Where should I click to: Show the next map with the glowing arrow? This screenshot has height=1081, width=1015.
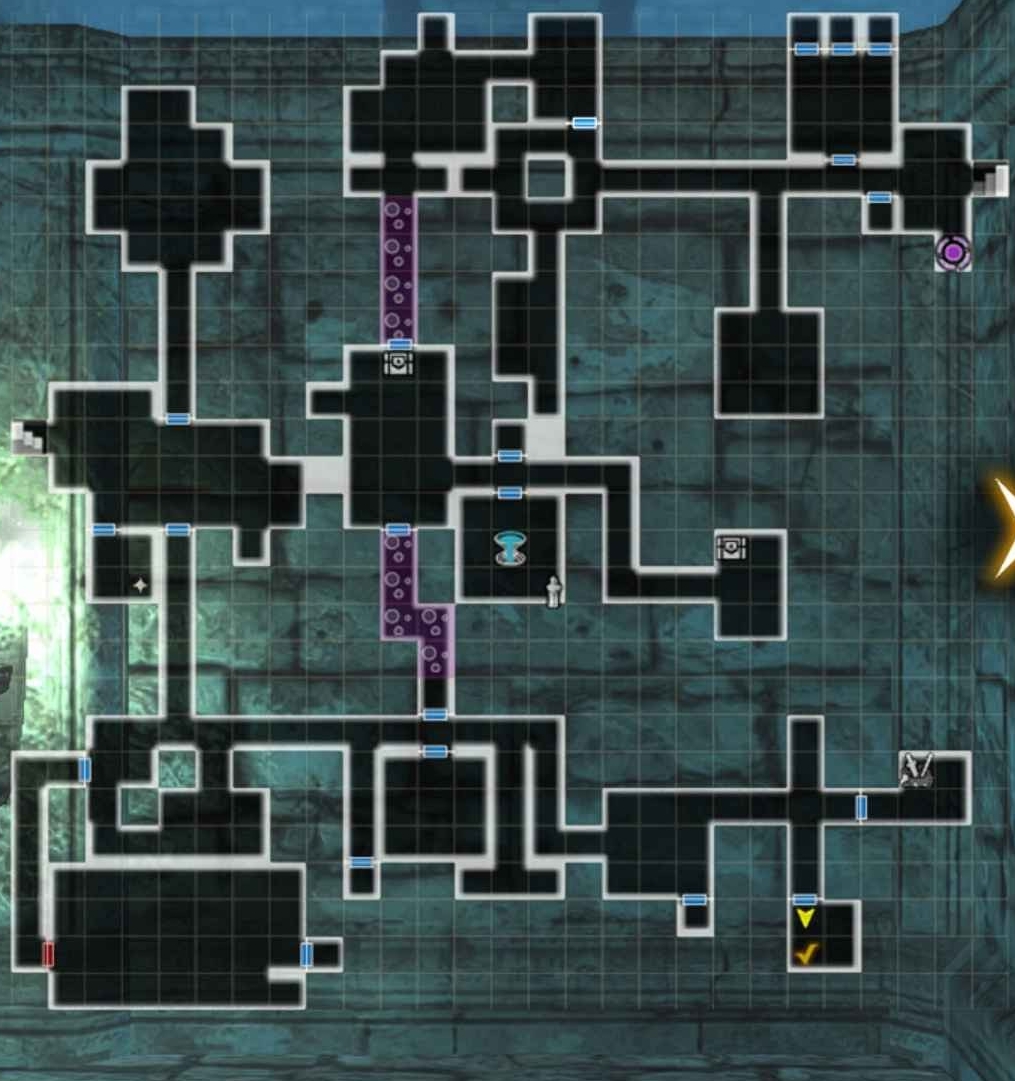click(1004, 528)
